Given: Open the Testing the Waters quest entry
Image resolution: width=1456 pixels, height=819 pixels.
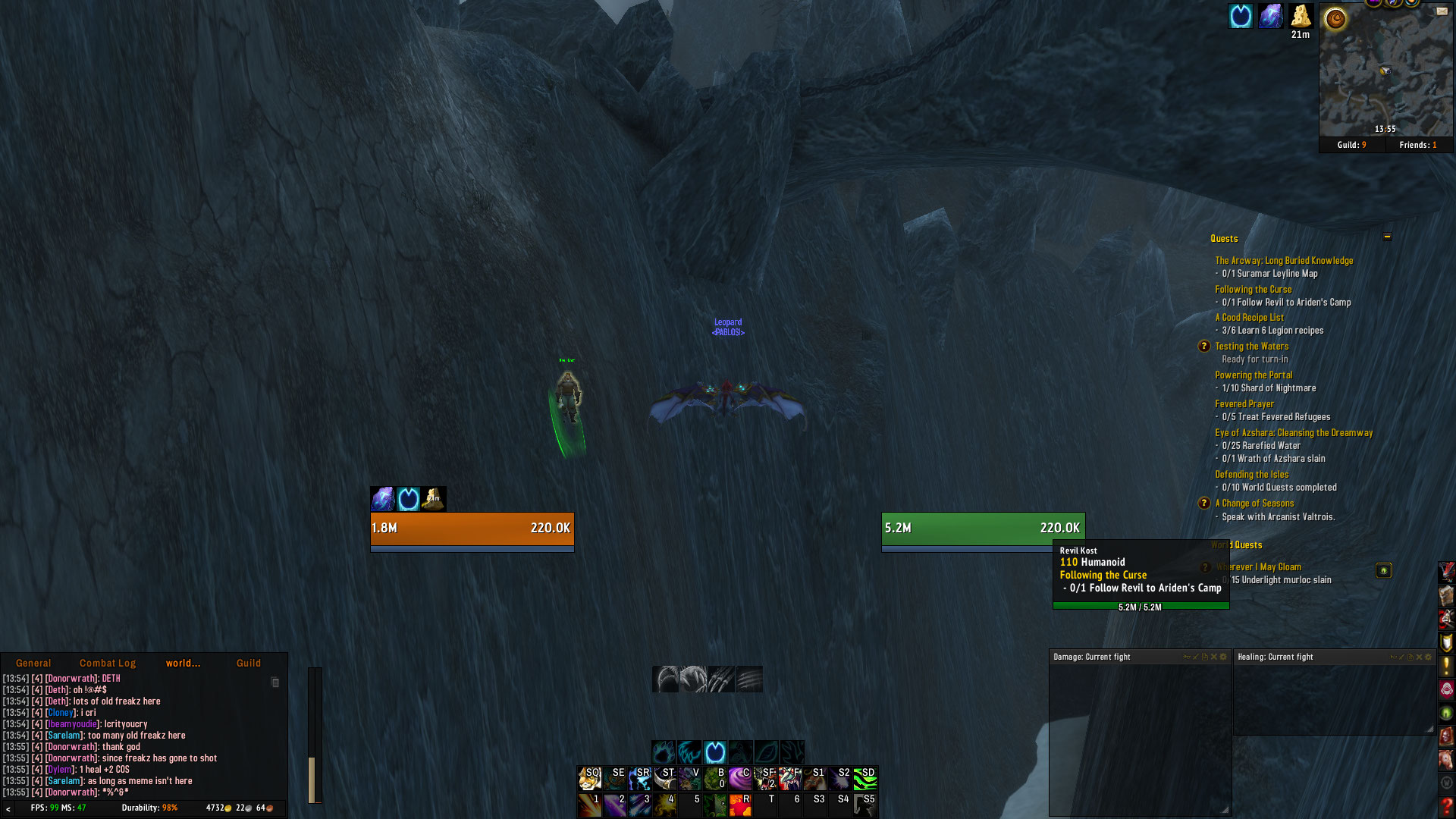Looking at the screenshot, I should pos(1251,346).
